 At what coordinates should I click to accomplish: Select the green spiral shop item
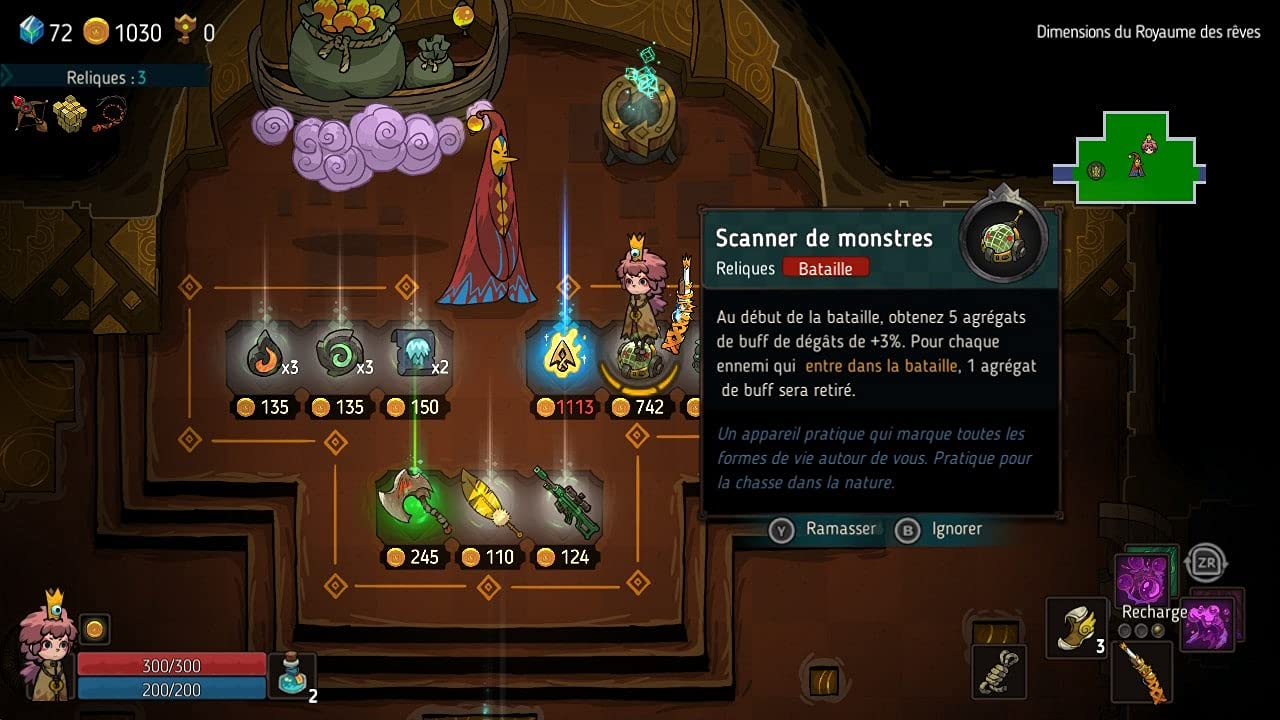pos(339,355)
